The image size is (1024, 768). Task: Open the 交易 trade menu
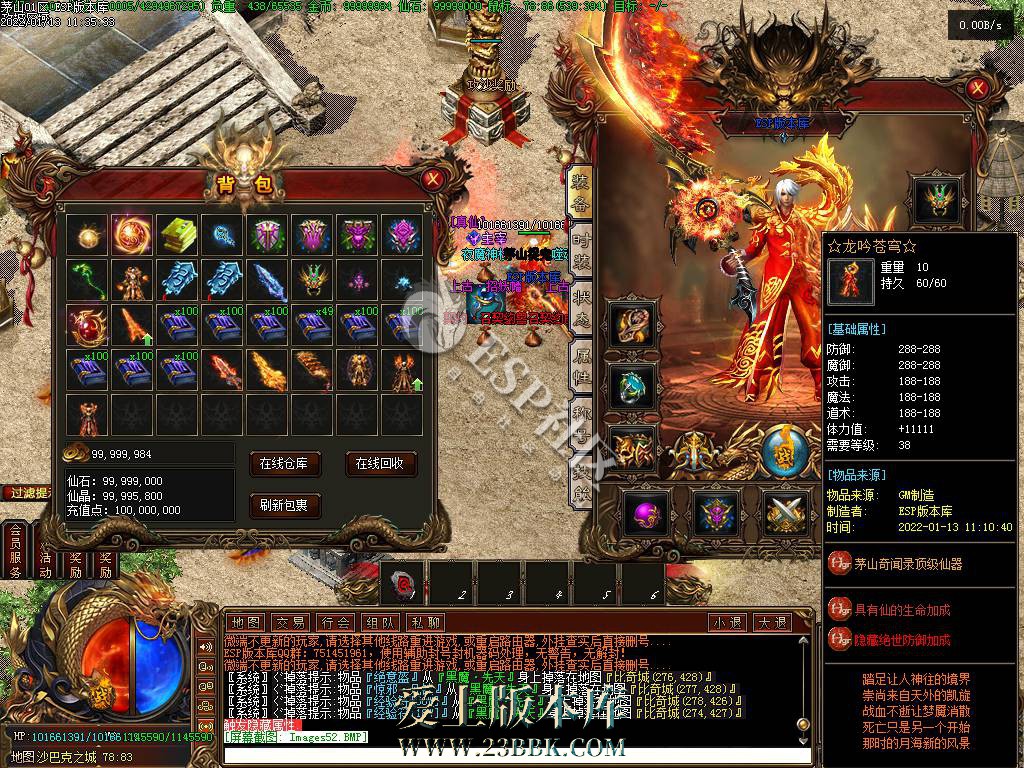pos(291,622)
